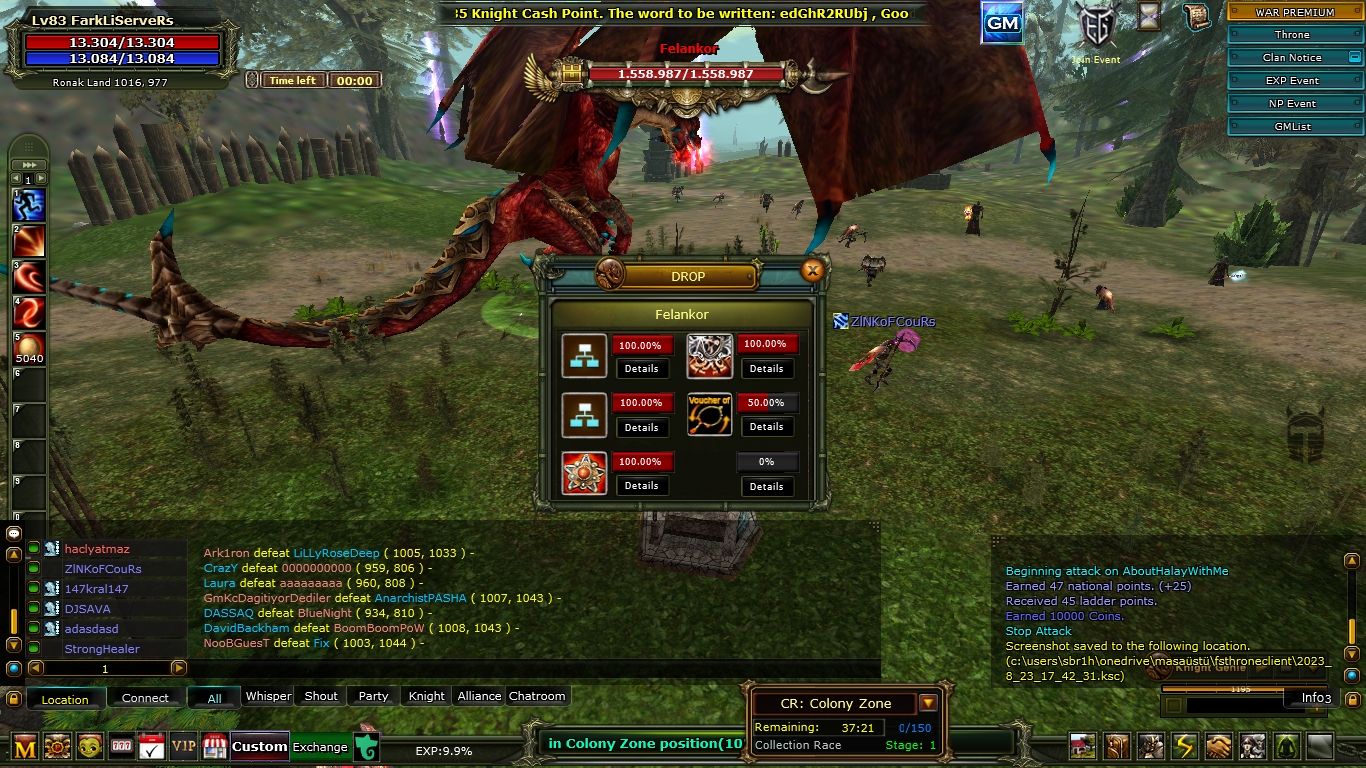This screenshot has width=1366, height=768.
Task: Switch to the Party chat tab
Action: (x=373, y=696)
